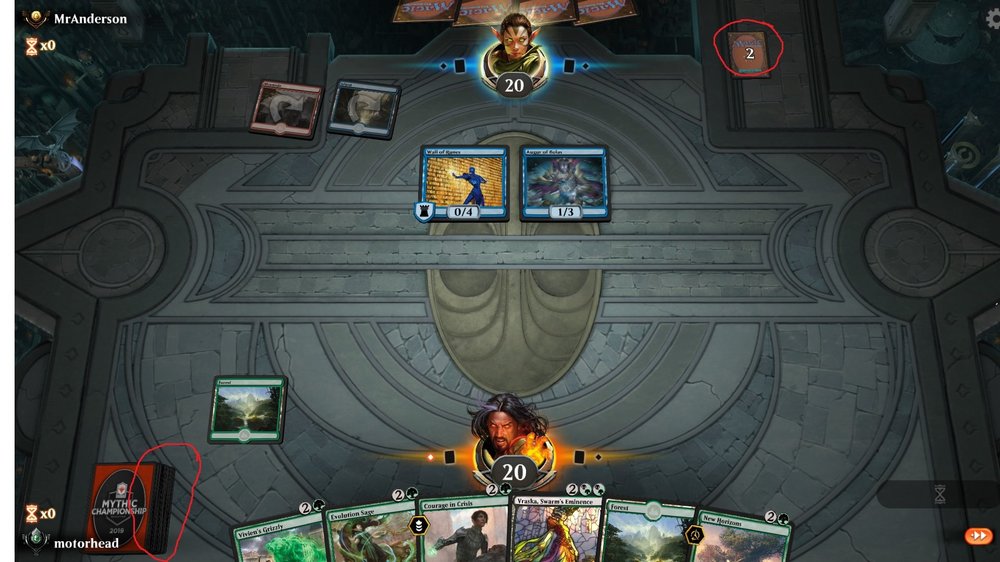The width and height of the screenshot is (1000, 562).
Task: Select Vraska, Swarm's Eminence planeswalker card
Action: 555,527
